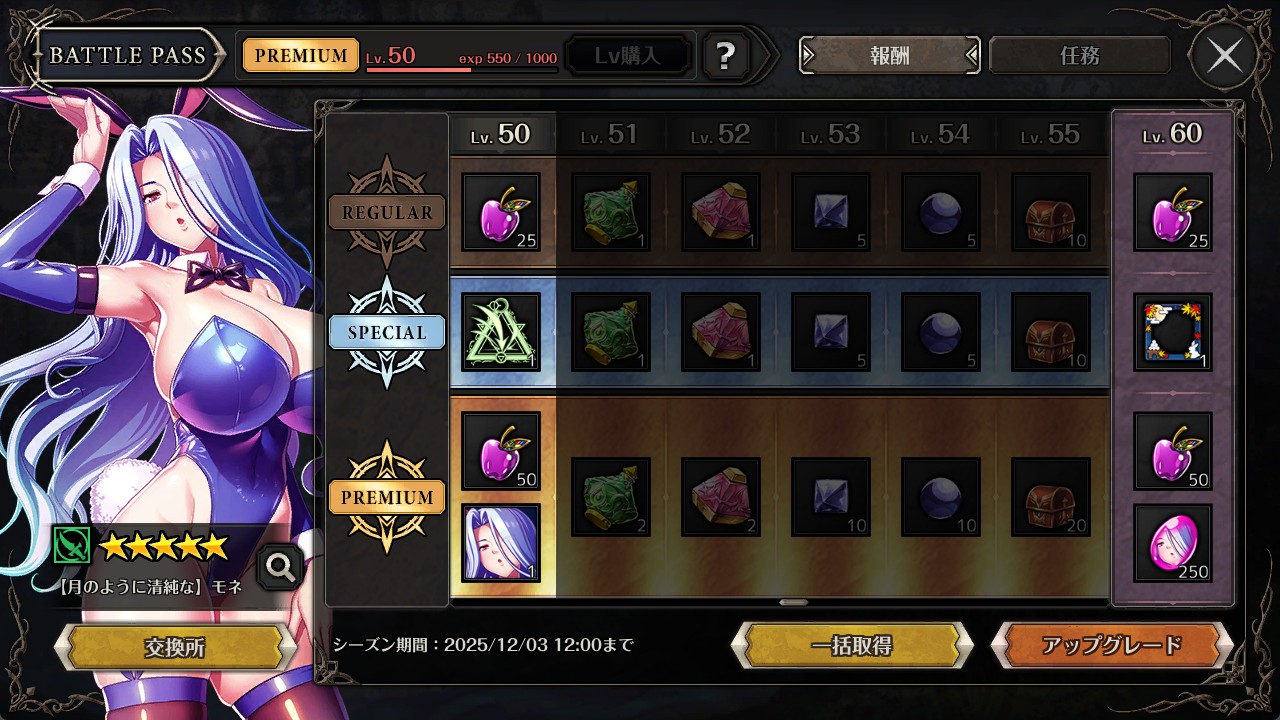Open the question mark help button
This screenshot has width=1280, height=720.
tap(726, 56)
